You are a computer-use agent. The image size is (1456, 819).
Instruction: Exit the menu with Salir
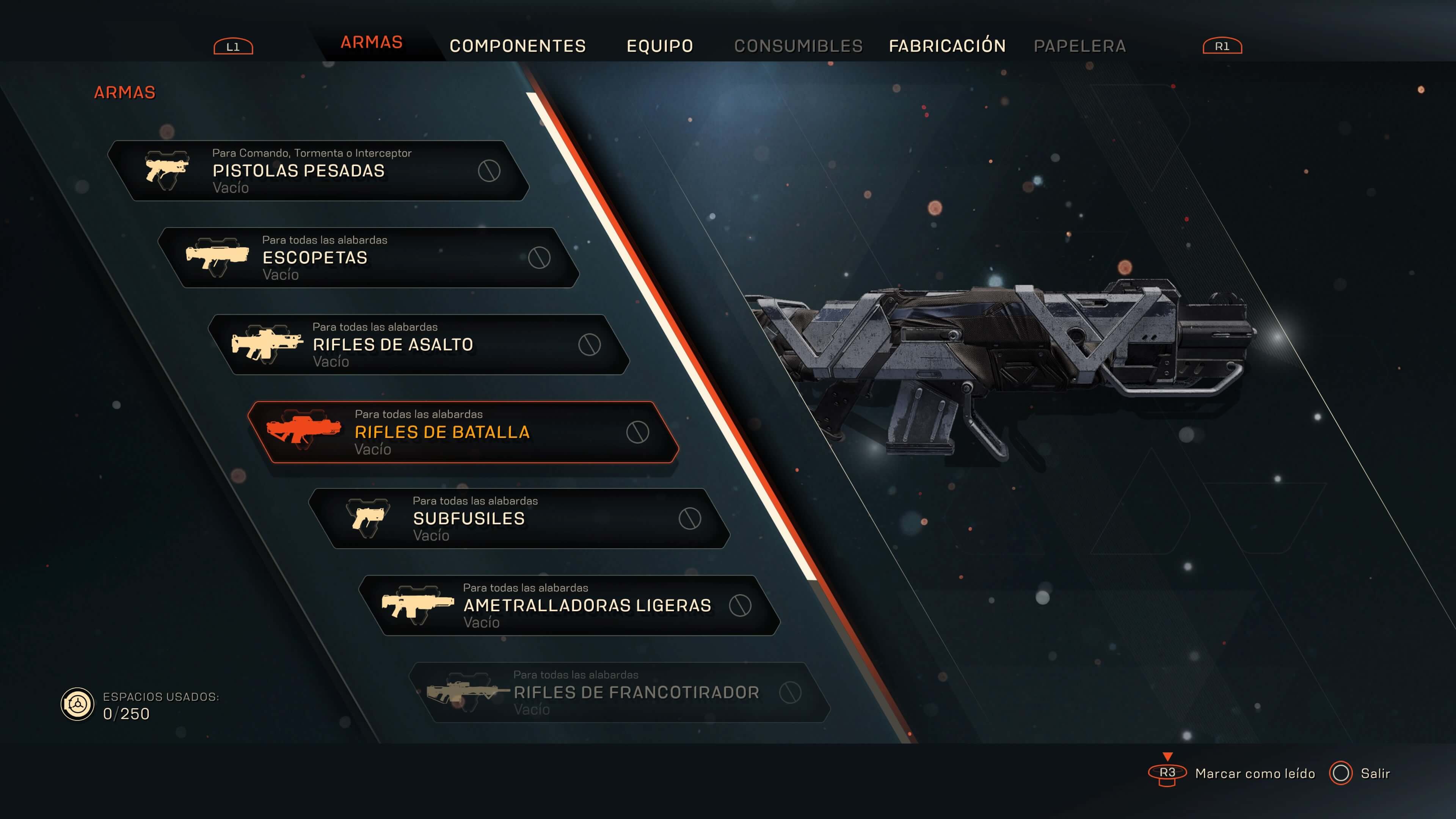[1374, 773]
